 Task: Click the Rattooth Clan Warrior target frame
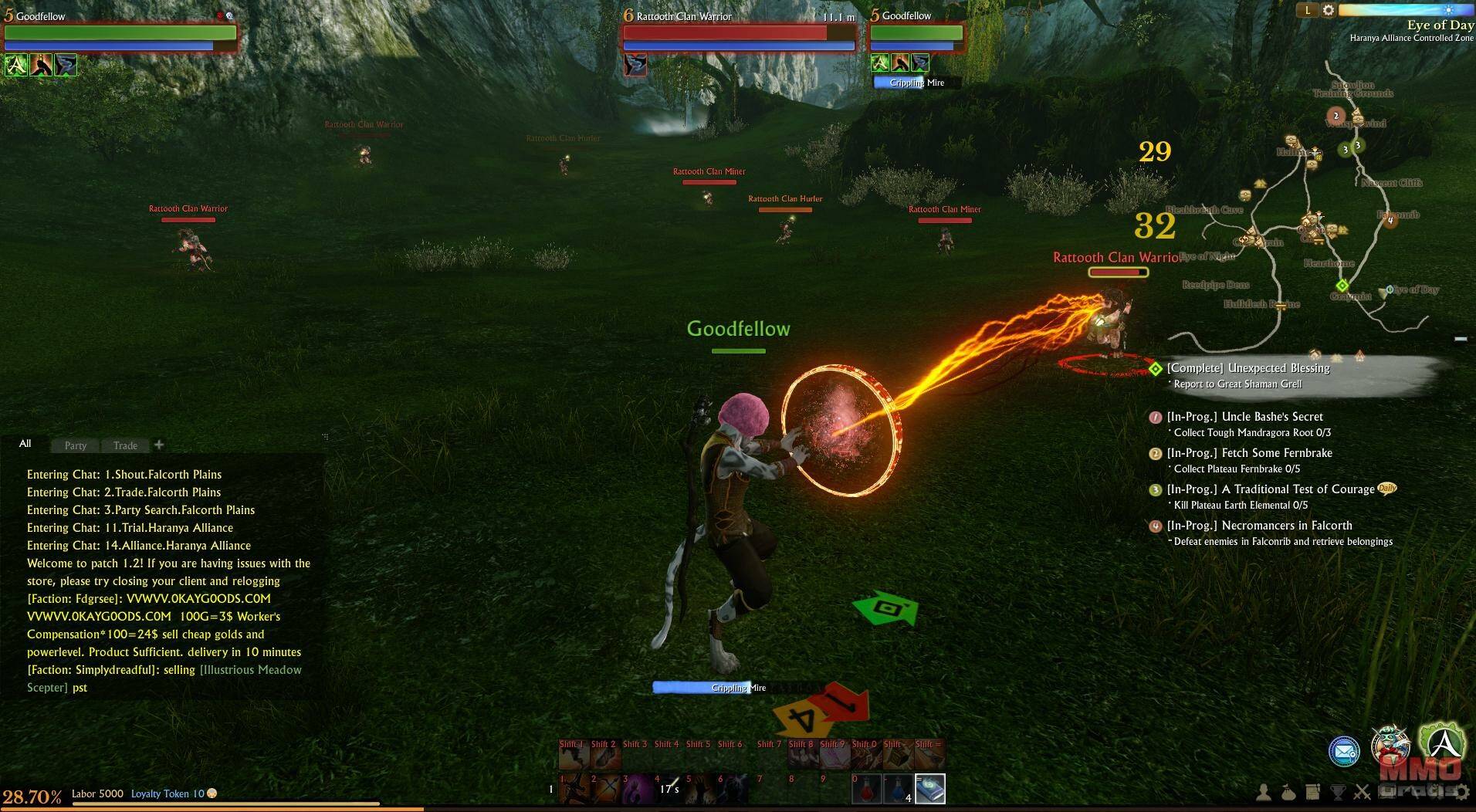coord(739,34)
